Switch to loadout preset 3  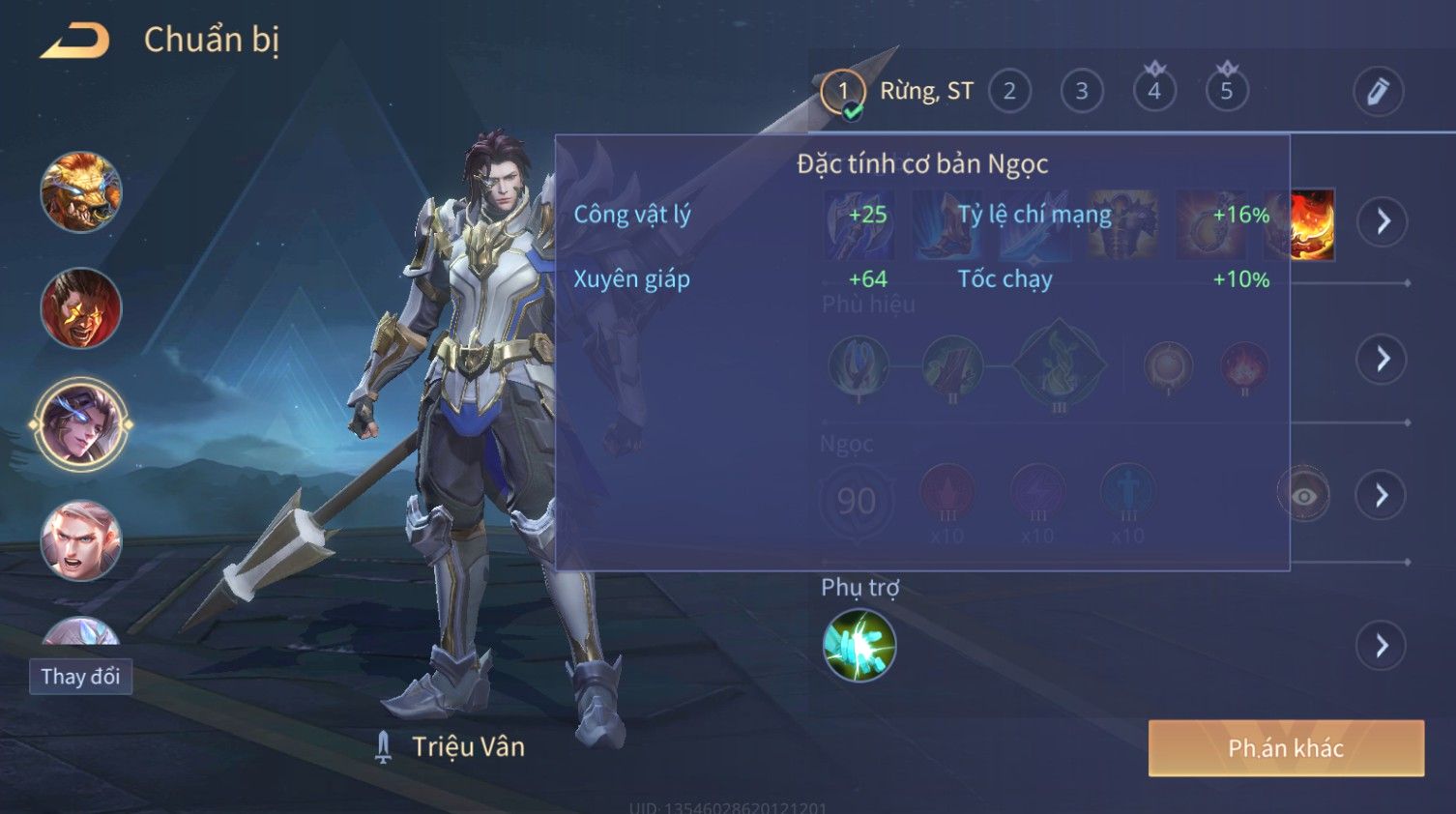(1082, 92)
